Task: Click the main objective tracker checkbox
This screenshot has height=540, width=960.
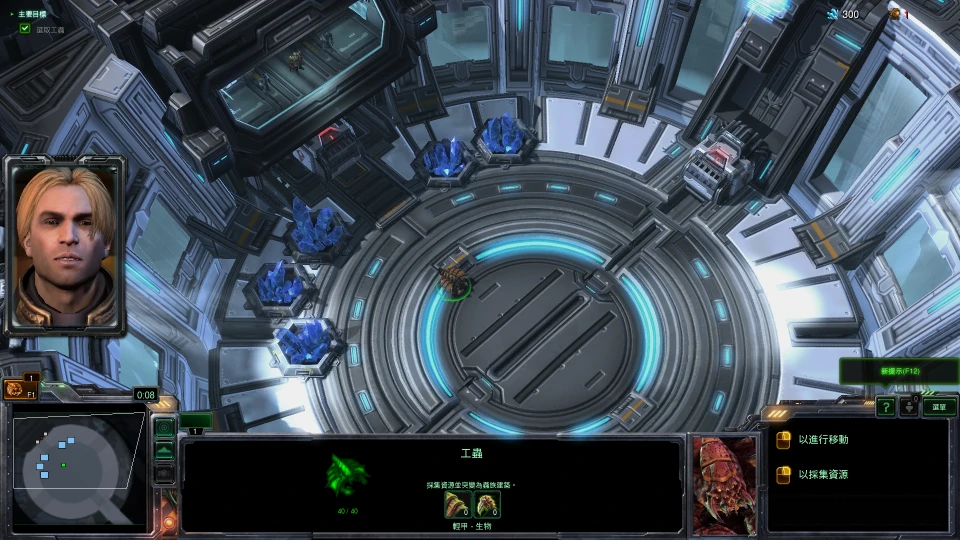Action: (x=25, y=29)
